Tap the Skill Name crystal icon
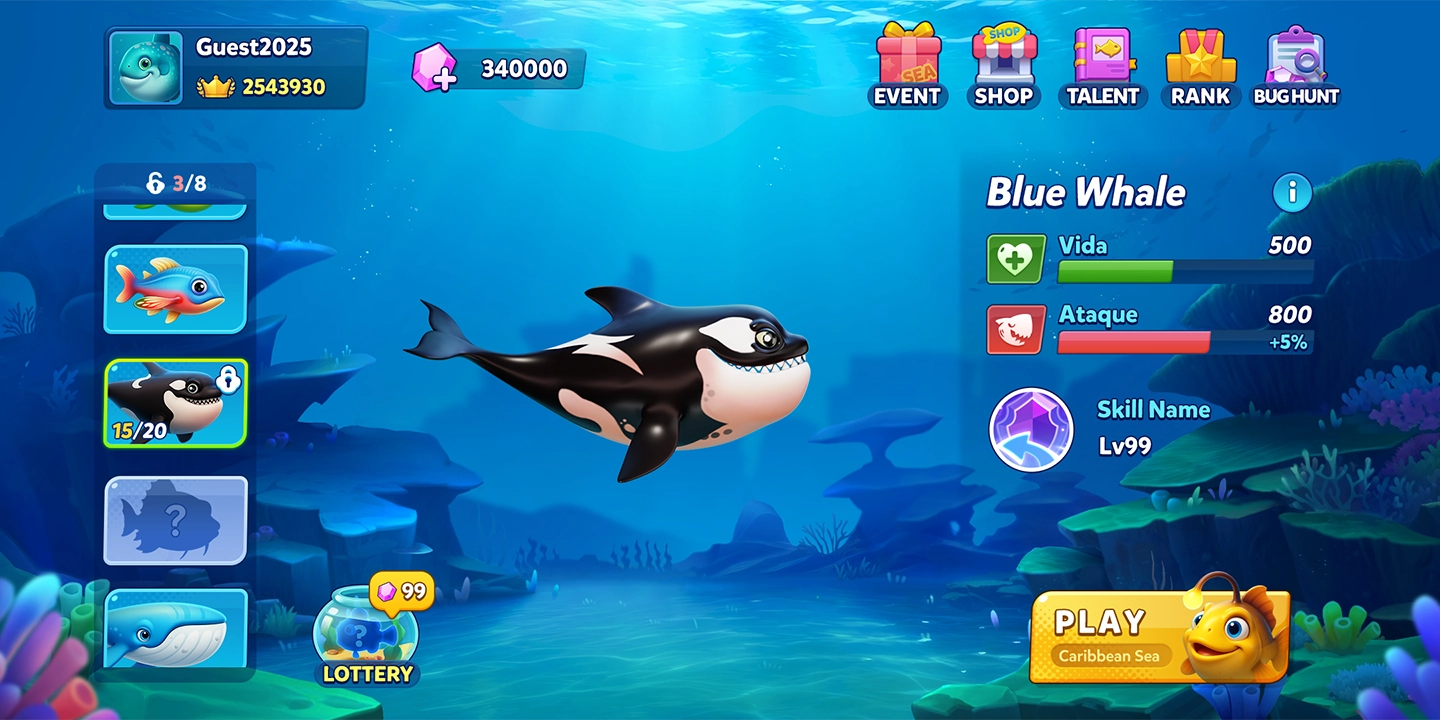This screenshot has height=720, width=1440. [x=1030, y=430]
